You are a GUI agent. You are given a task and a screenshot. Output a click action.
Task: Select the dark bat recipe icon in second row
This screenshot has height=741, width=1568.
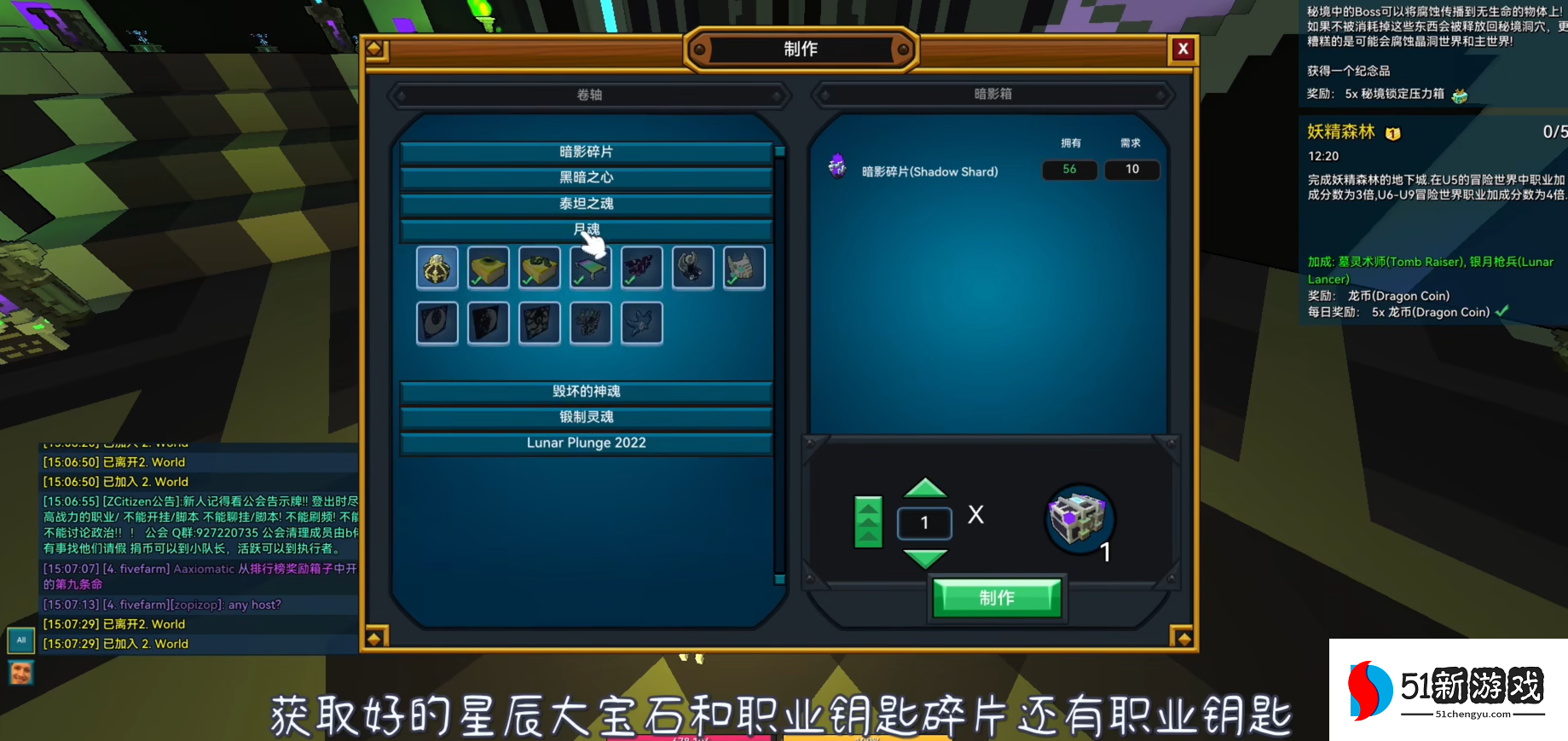coord(641,322)
